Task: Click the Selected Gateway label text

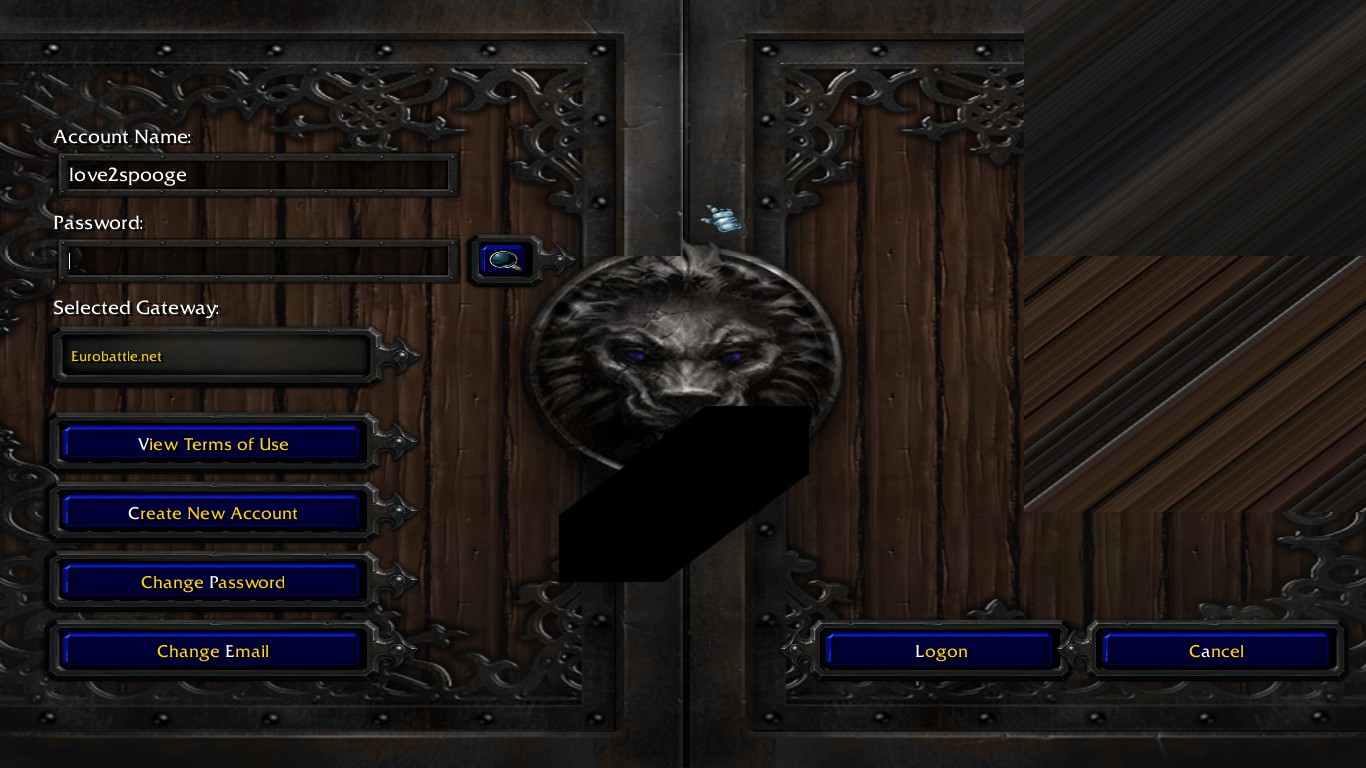Action: (136, 308)
